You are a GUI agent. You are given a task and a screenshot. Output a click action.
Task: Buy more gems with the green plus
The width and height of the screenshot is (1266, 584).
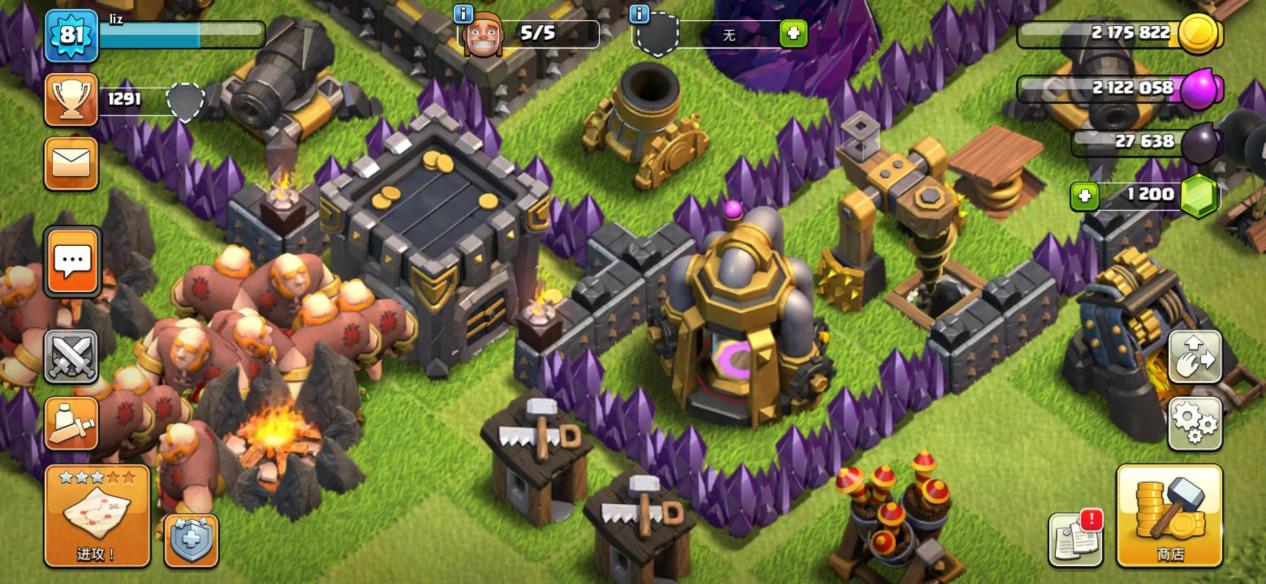[1083, 195]
